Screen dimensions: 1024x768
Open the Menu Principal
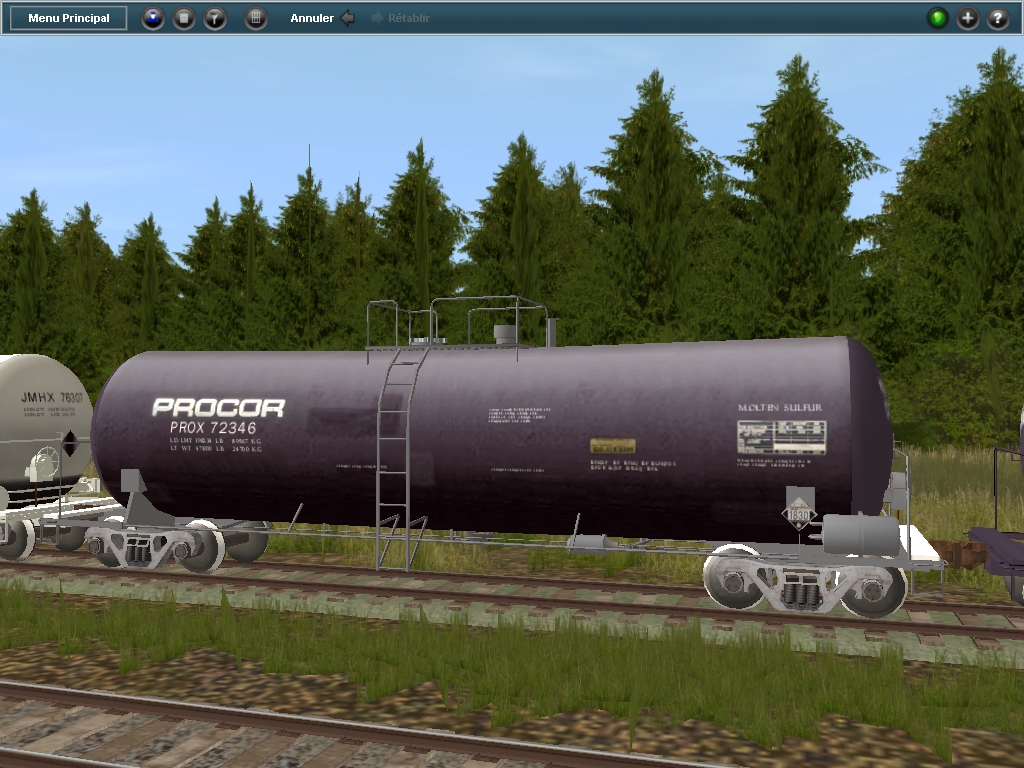pos(69,18)
